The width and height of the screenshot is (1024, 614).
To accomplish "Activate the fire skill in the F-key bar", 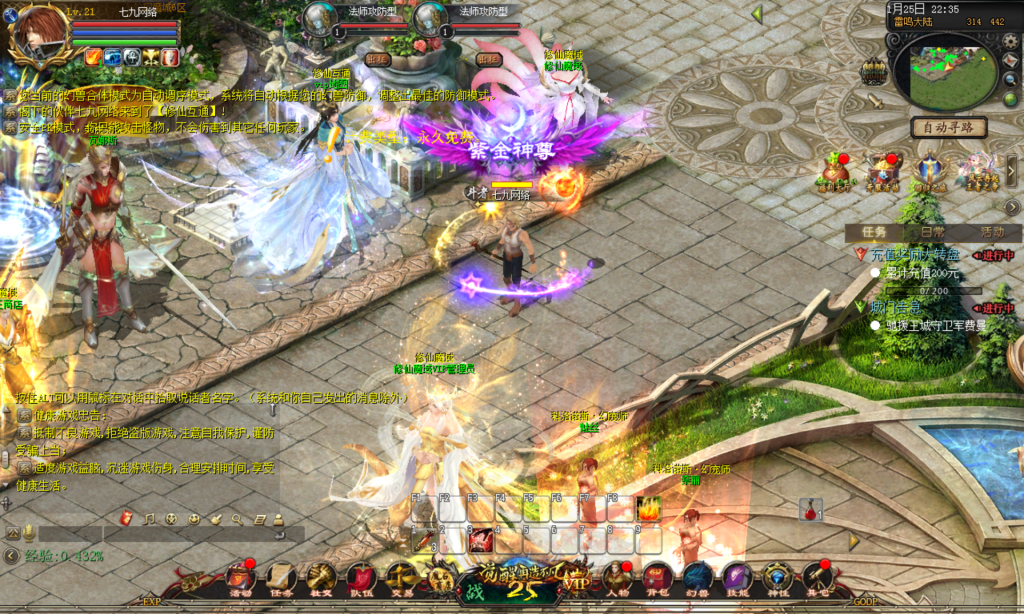I will click(x=648, y=508).
